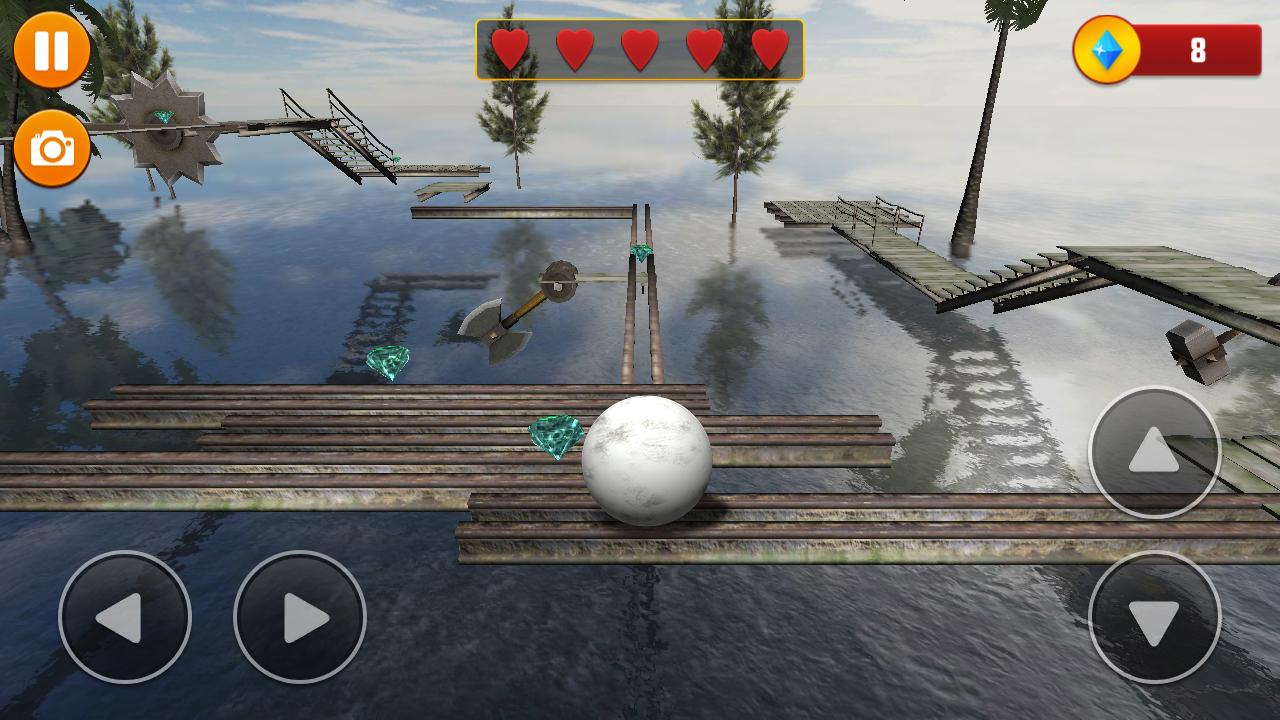Screen dimensions: 1280x720
Task: Click the second heart icon
Action: point(573,46)
